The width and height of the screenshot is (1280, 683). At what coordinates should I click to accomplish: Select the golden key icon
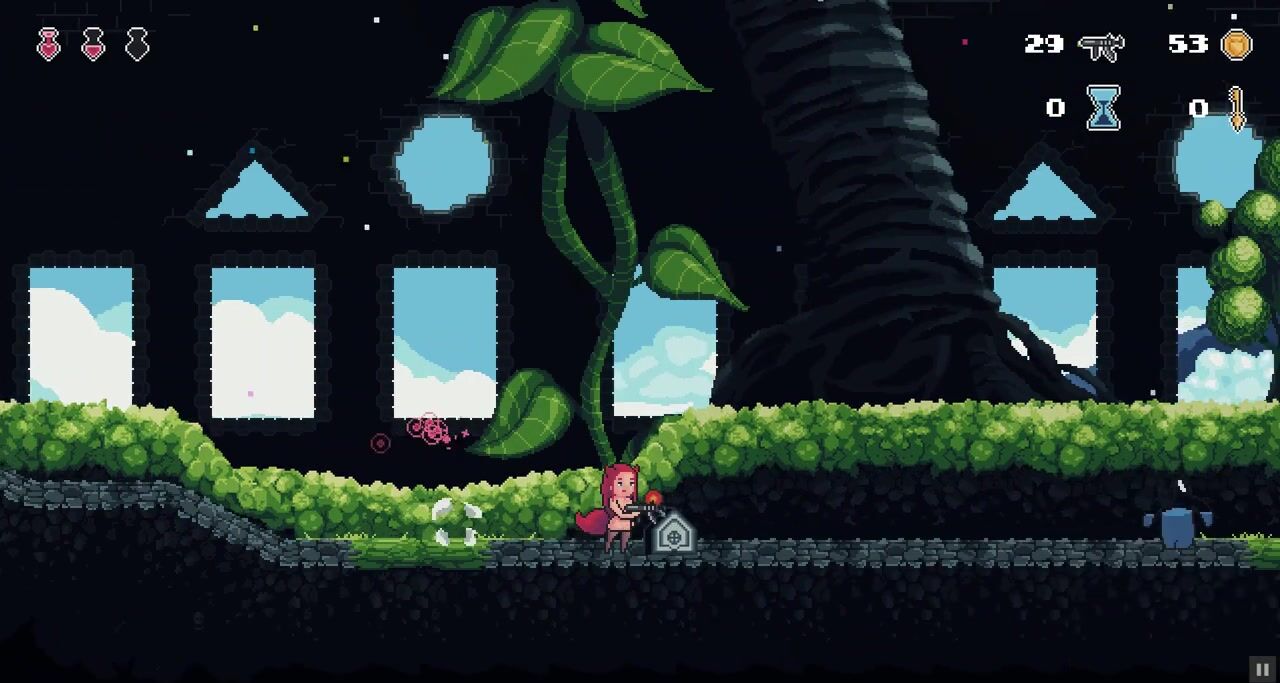pyautogui.click(x=1237, y=108)
